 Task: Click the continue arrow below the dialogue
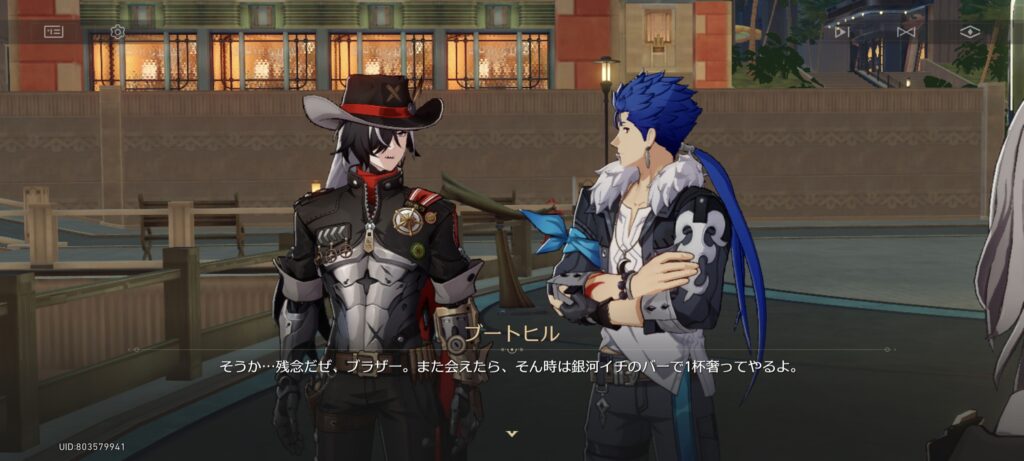512,433
